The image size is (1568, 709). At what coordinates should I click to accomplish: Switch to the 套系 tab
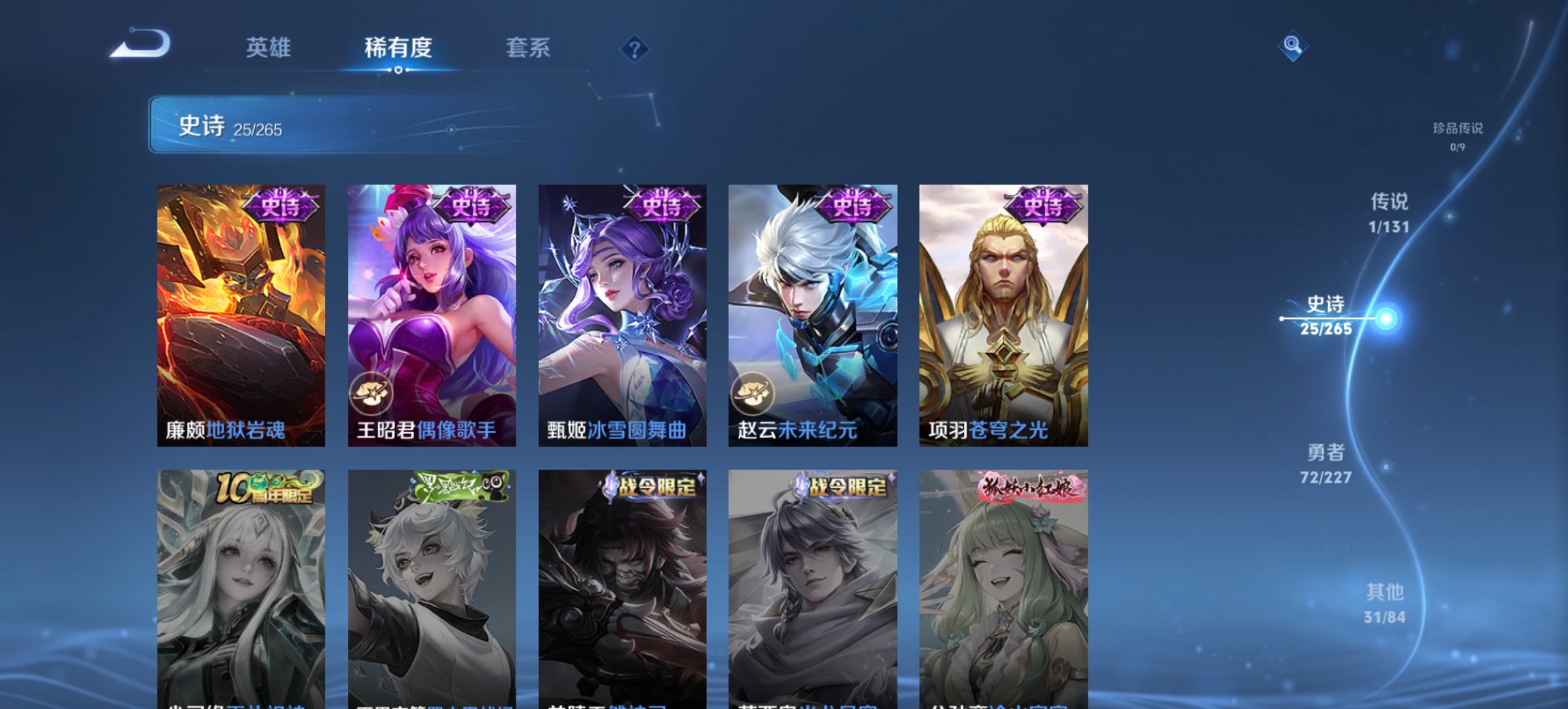[529, 49]
